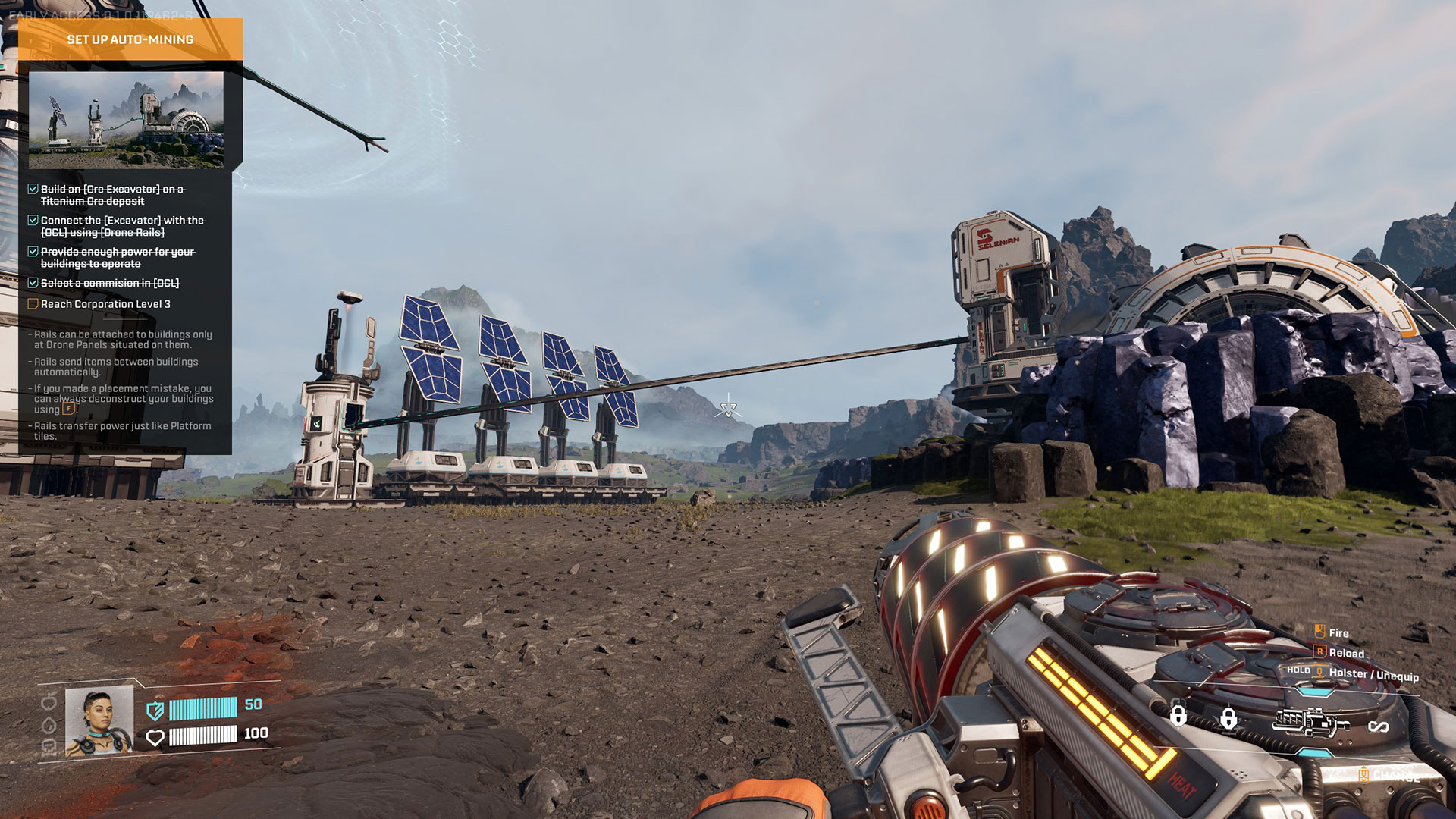This screenshot has width=1456, height=819.
Task: Click the player character portrait
Action: coord(99,722)
